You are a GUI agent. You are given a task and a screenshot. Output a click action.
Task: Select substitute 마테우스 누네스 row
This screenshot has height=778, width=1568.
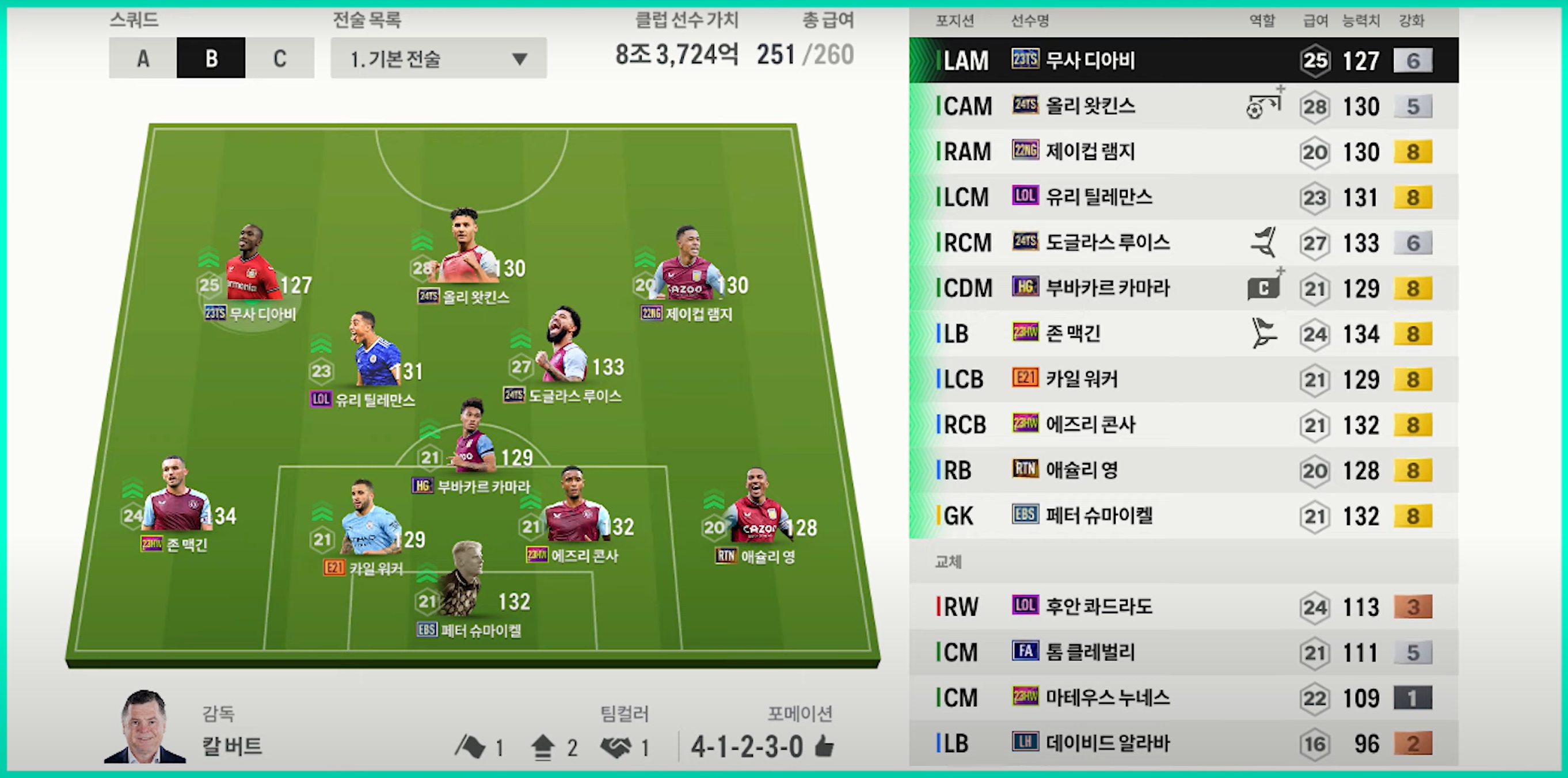pyautogui.click(x=1183, y=697)
